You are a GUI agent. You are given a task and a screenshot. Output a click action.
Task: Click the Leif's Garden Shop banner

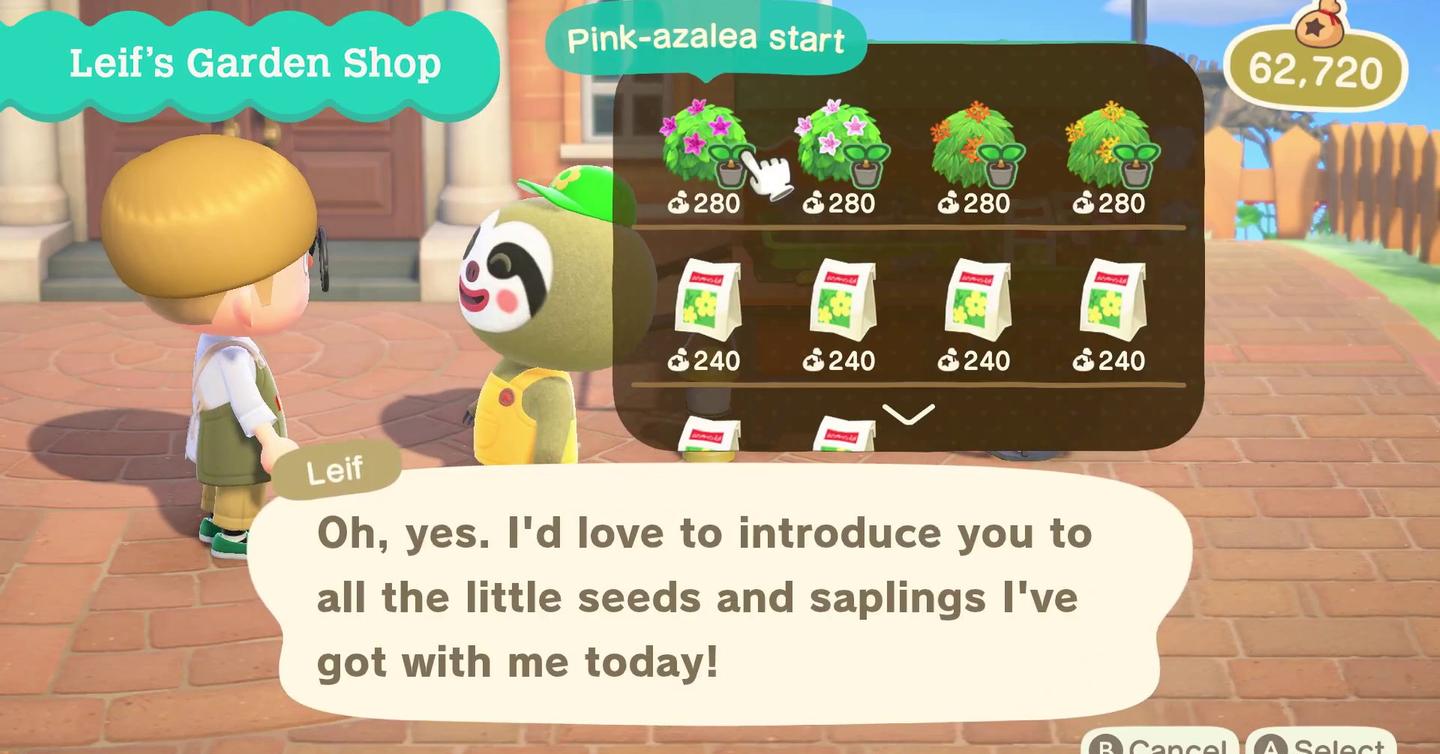click(x=254, y=63)
